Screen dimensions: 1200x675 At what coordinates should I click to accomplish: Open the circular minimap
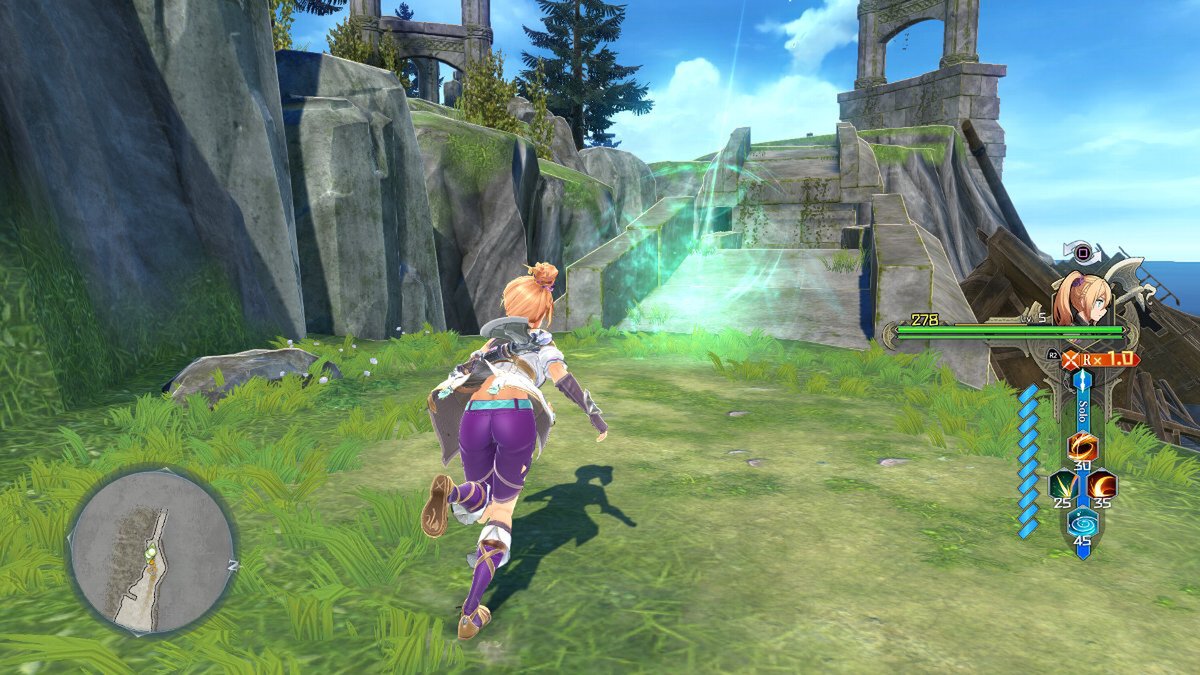pyautogui.click(x=151, y=551)
